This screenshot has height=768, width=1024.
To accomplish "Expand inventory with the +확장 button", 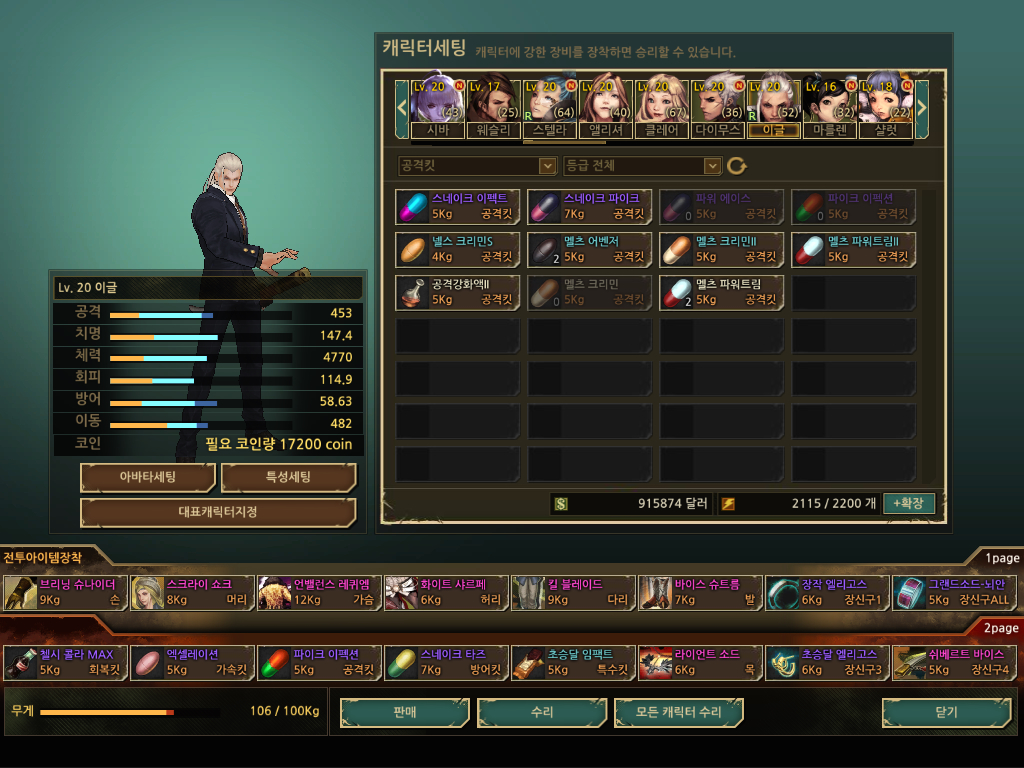I will point(908,503).
